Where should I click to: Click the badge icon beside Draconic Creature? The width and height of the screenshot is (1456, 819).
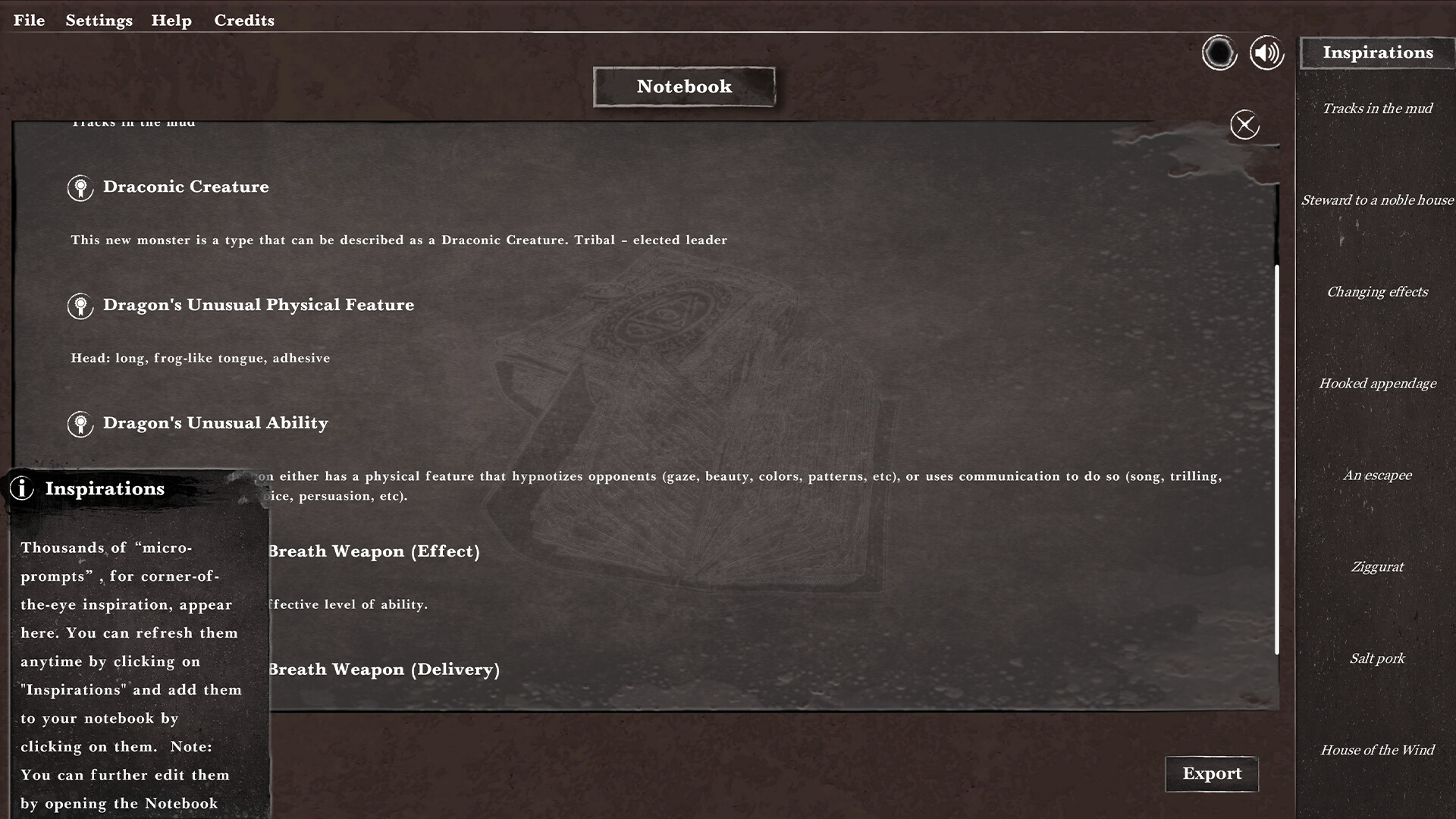pos(80,188)
